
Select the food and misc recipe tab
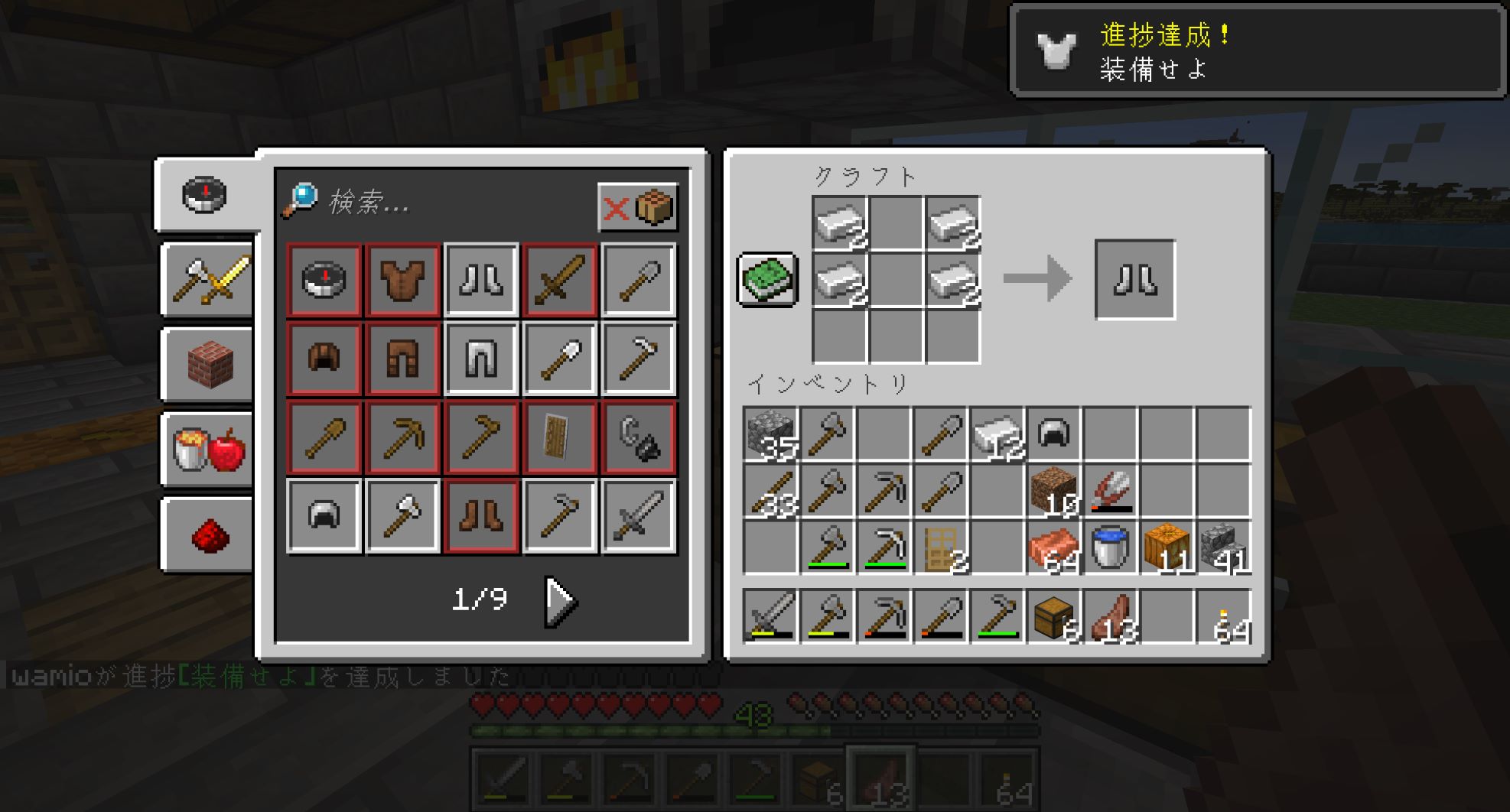click(x=208, y=450)
